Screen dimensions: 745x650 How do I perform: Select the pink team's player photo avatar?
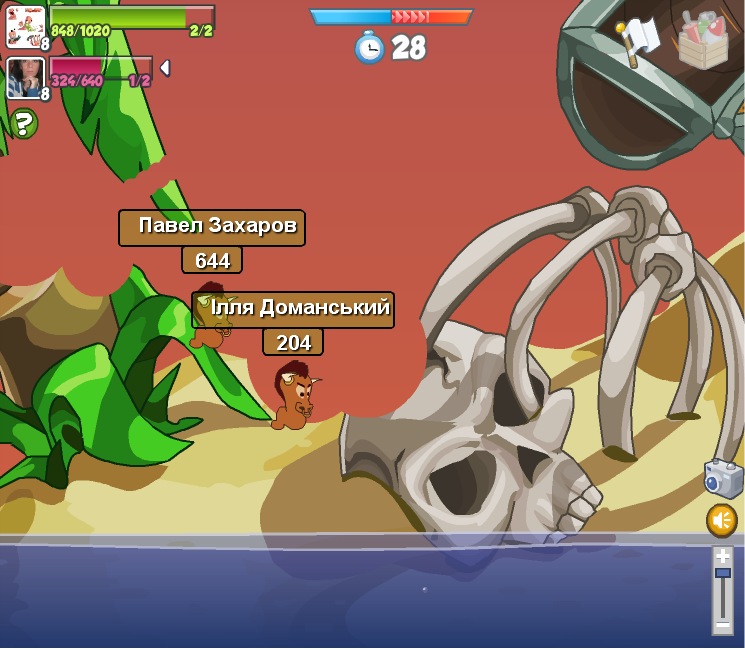25,78
